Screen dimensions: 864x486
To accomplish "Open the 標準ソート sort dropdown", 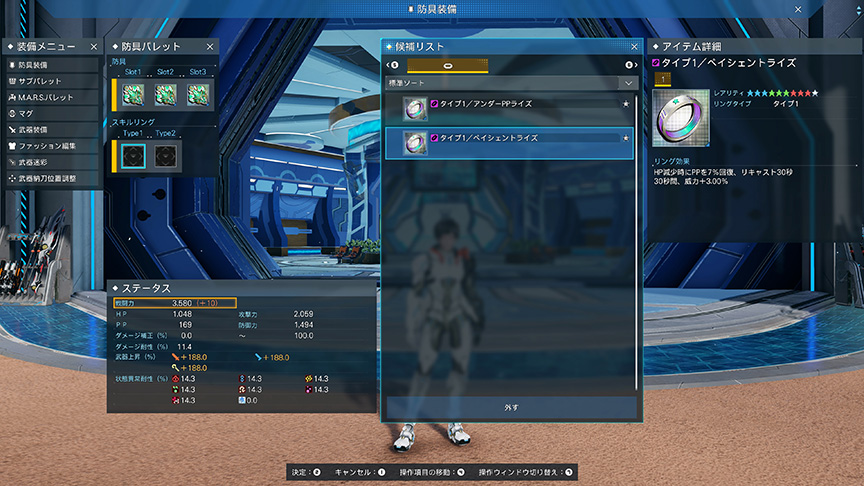I will pyautogui.click(x=510, y=83).
